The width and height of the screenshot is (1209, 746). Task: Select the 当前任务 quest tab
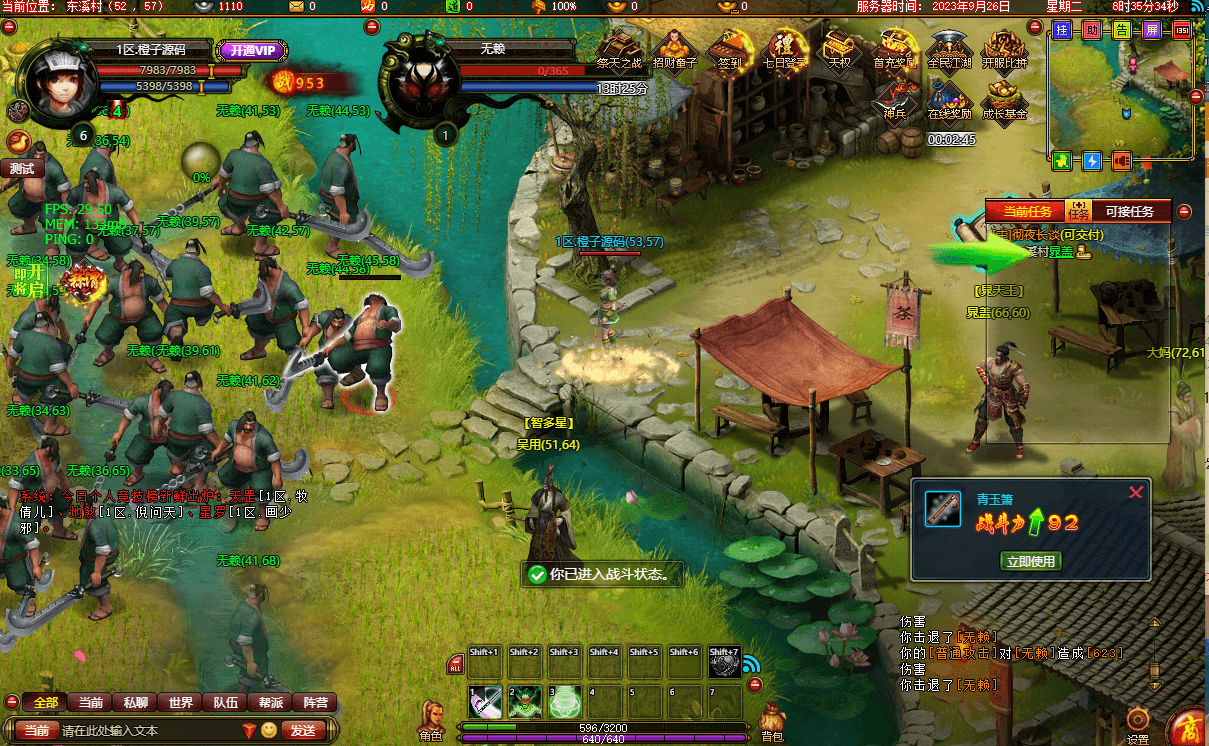tap(1027, 211)
